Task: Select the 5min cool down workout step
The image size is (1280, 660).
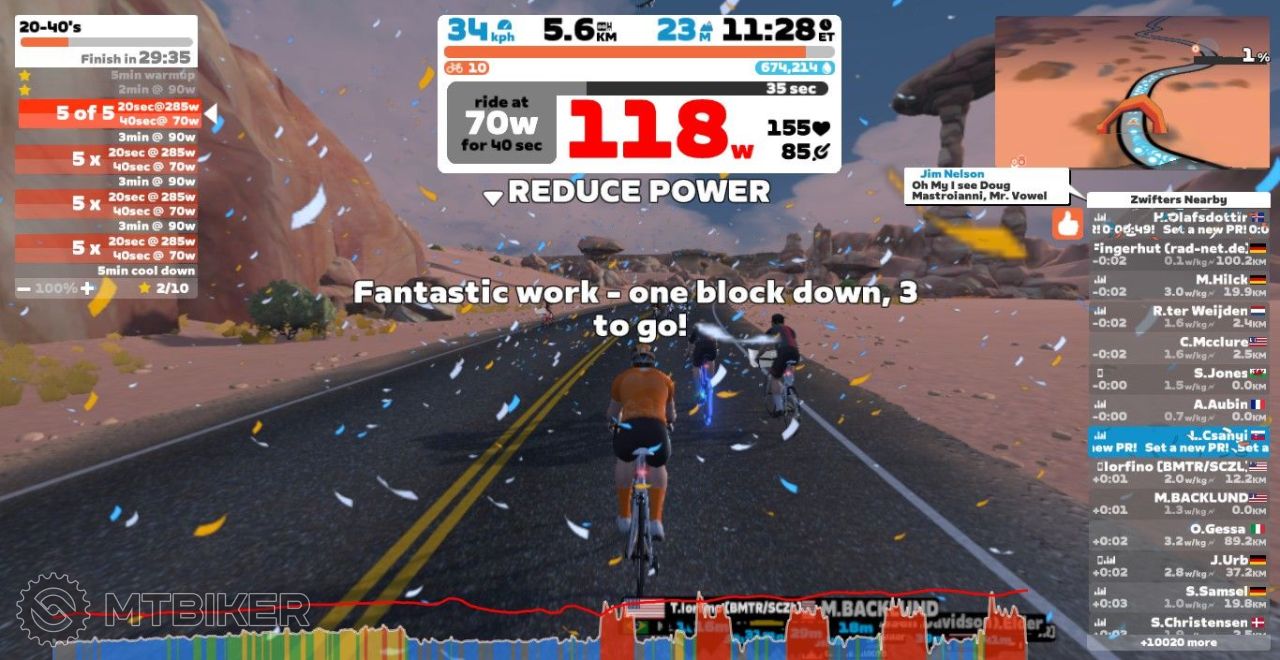Action: pos(108,271)
